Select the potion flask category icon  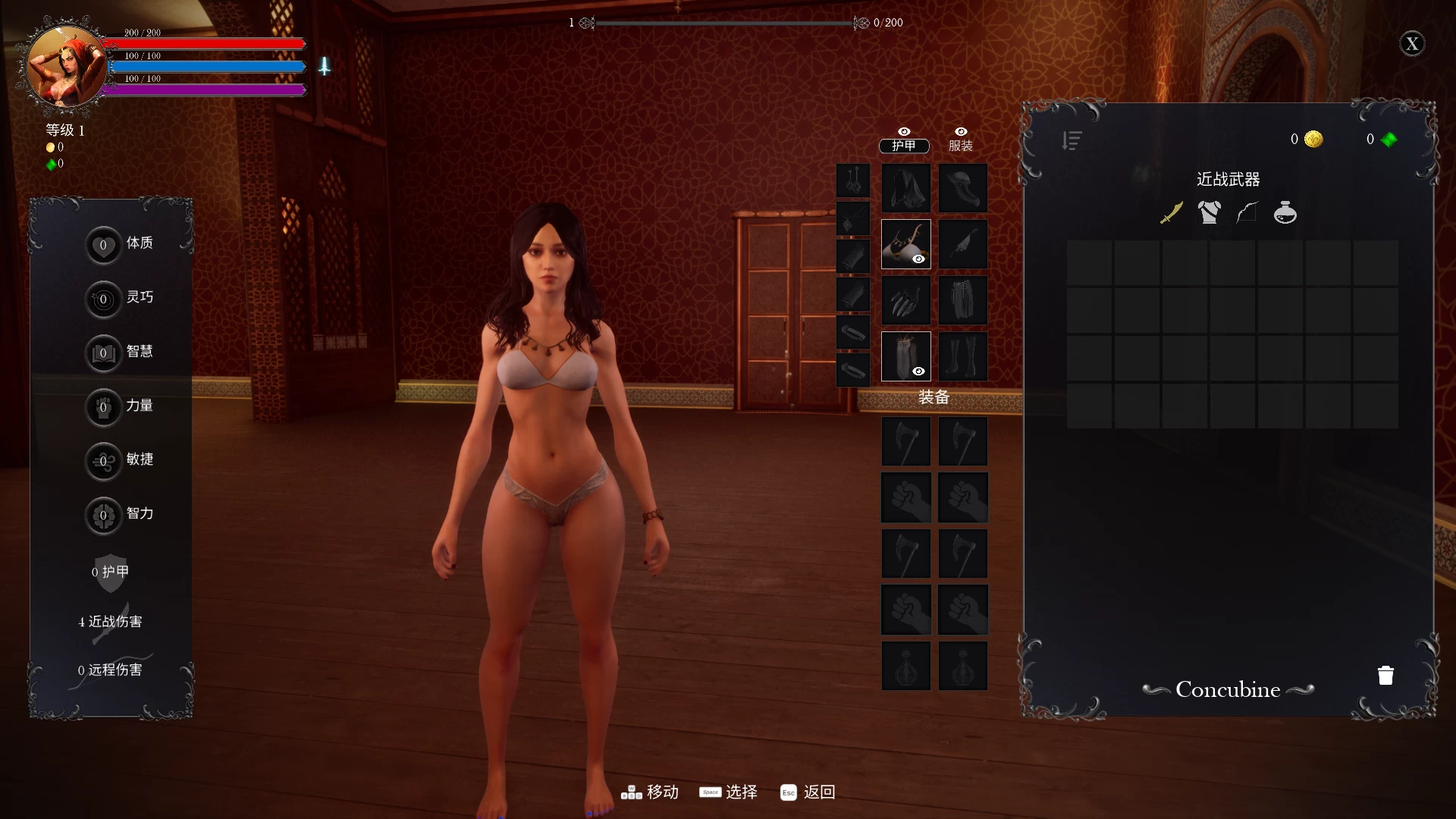[x=1285, y=213]
